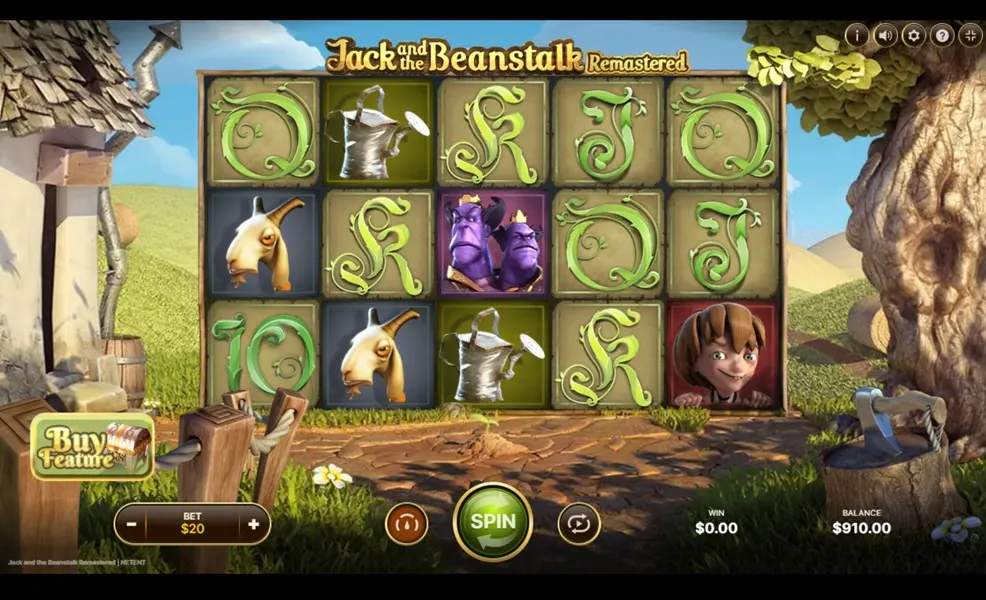This screenshot has height=600, width=986.
Task: Open the Buy Feature offer
Action: pos(92,446)
